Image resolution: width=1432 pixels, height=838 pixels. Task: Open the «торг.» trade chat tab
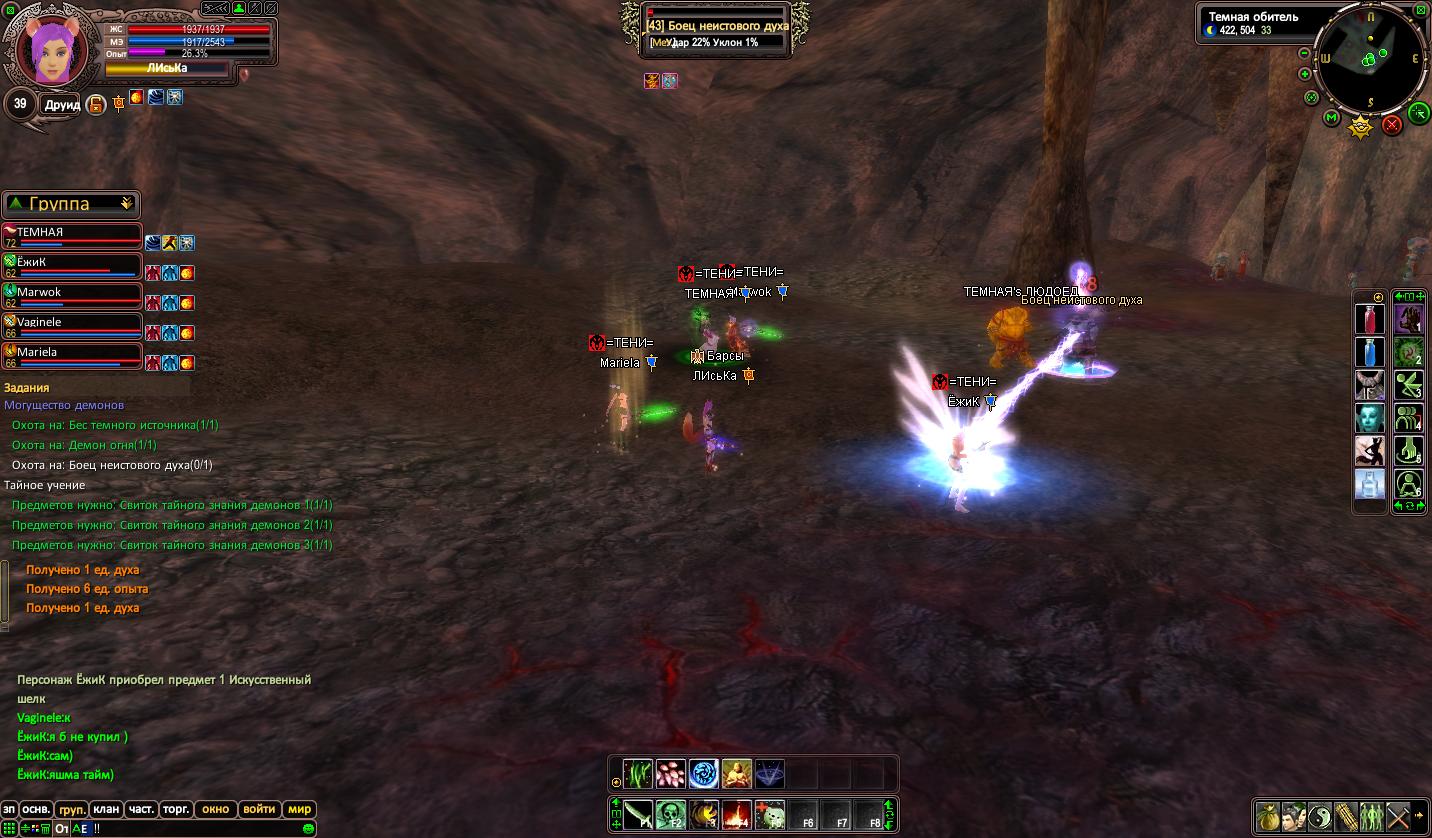click(x=177, y=809)
